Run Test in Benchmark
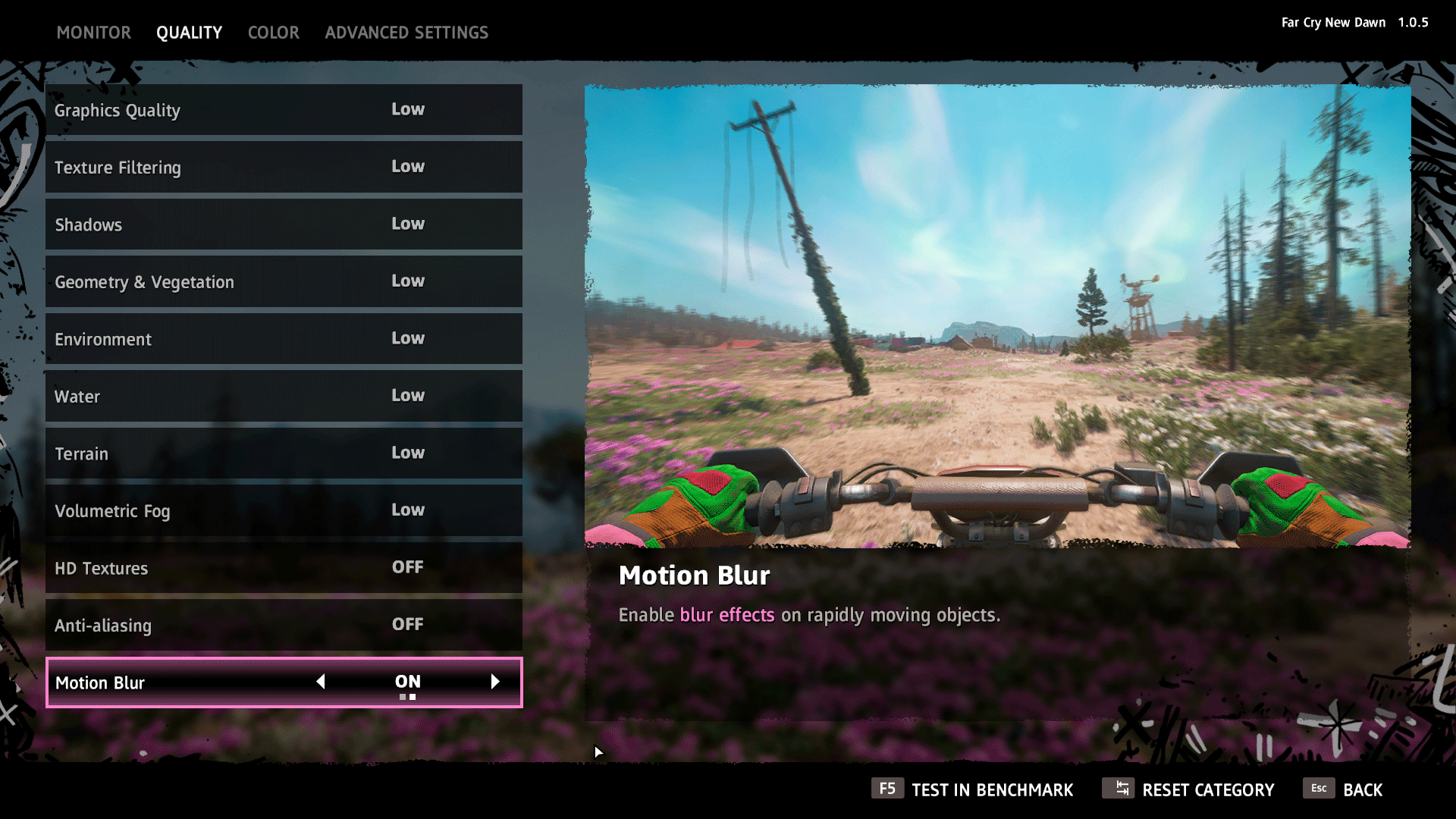1456x819 pixels. coord(972,789)
